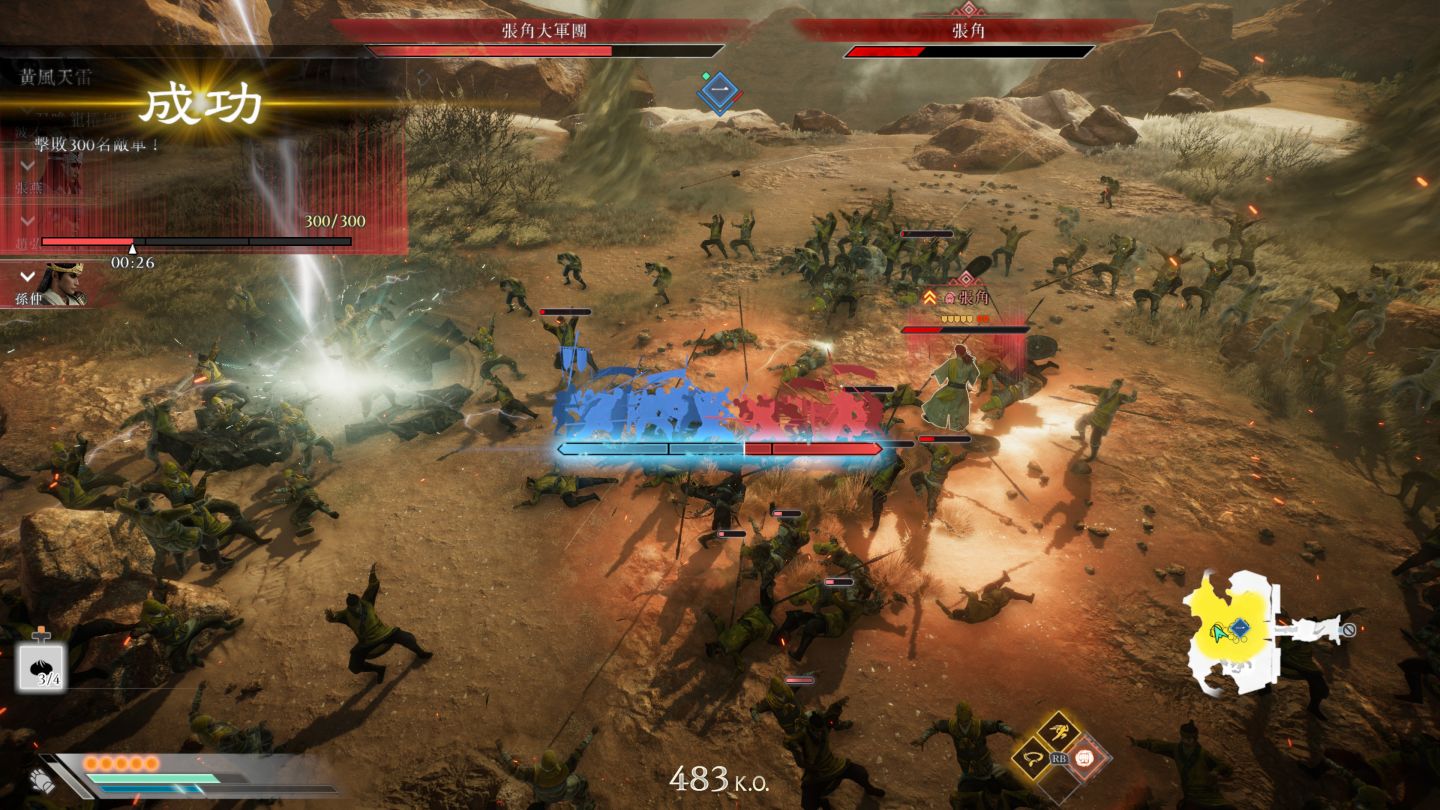Open the battlefield minimap
1440x810 pixels.
1231,630
